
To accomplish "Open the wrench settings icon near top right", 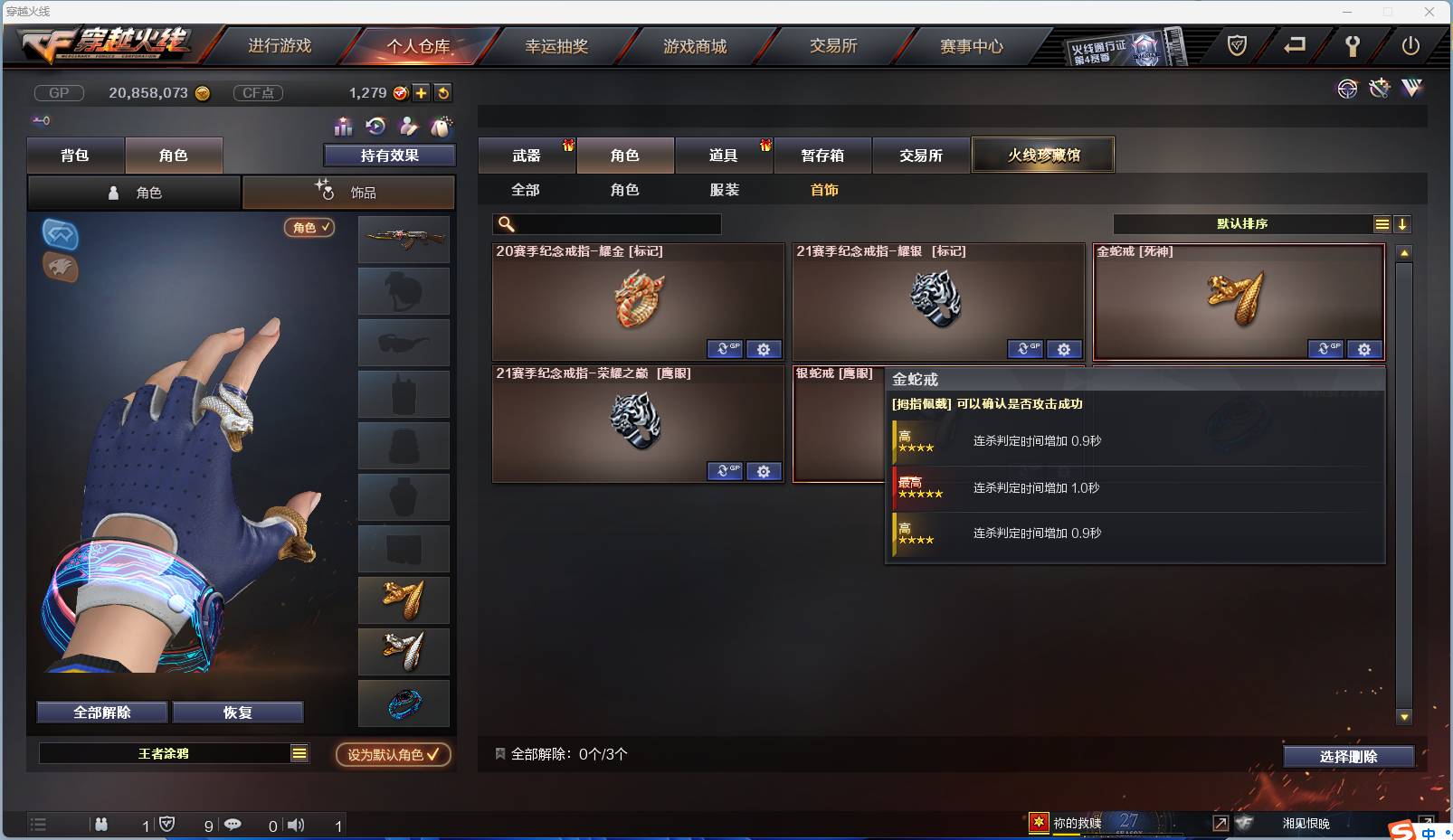I will pos(1379,89).
